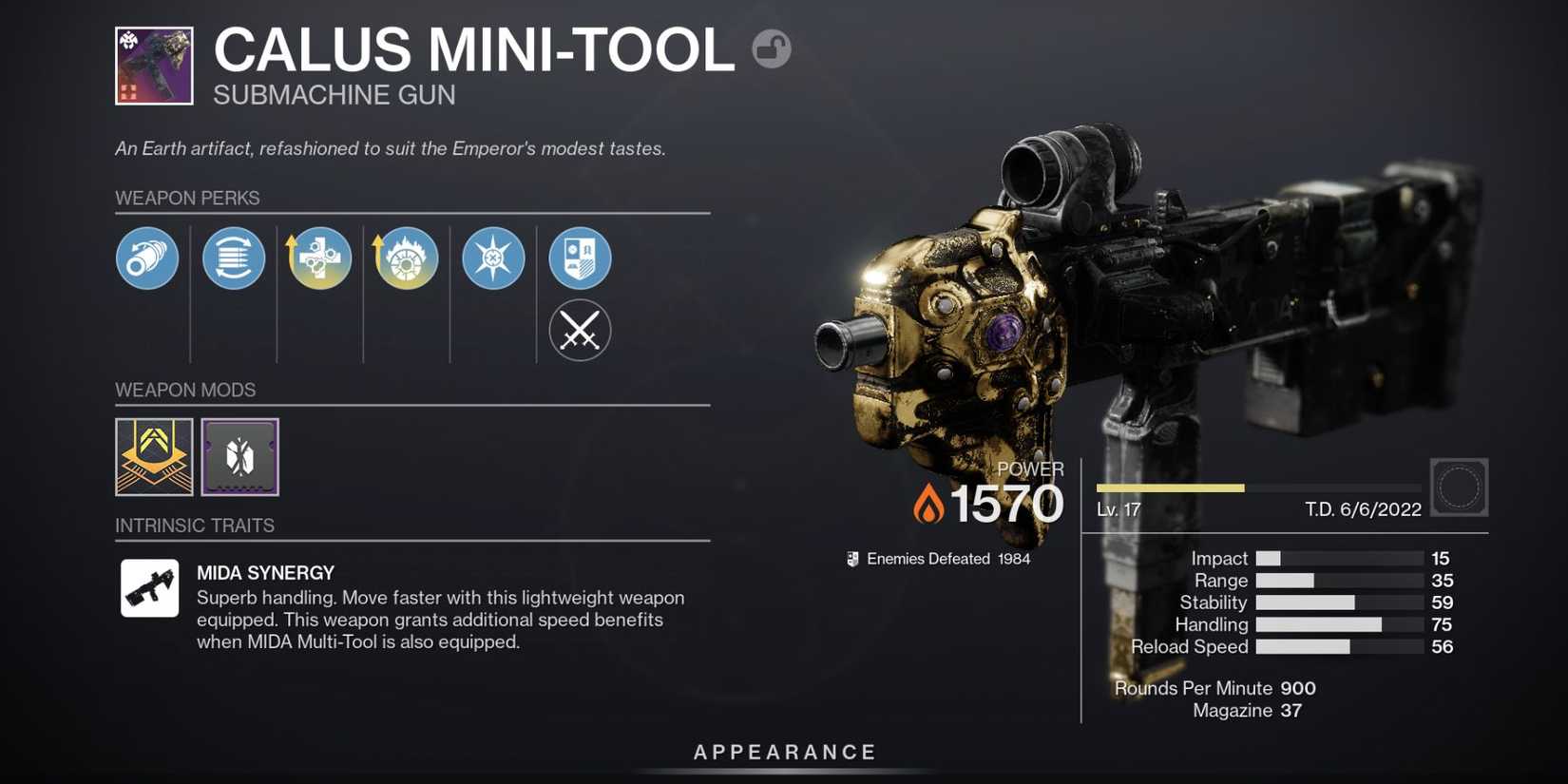Screen dimensions: 1568x784
Task: Select the shield-and-card masterwork perk icon
Action: (579, 258)
